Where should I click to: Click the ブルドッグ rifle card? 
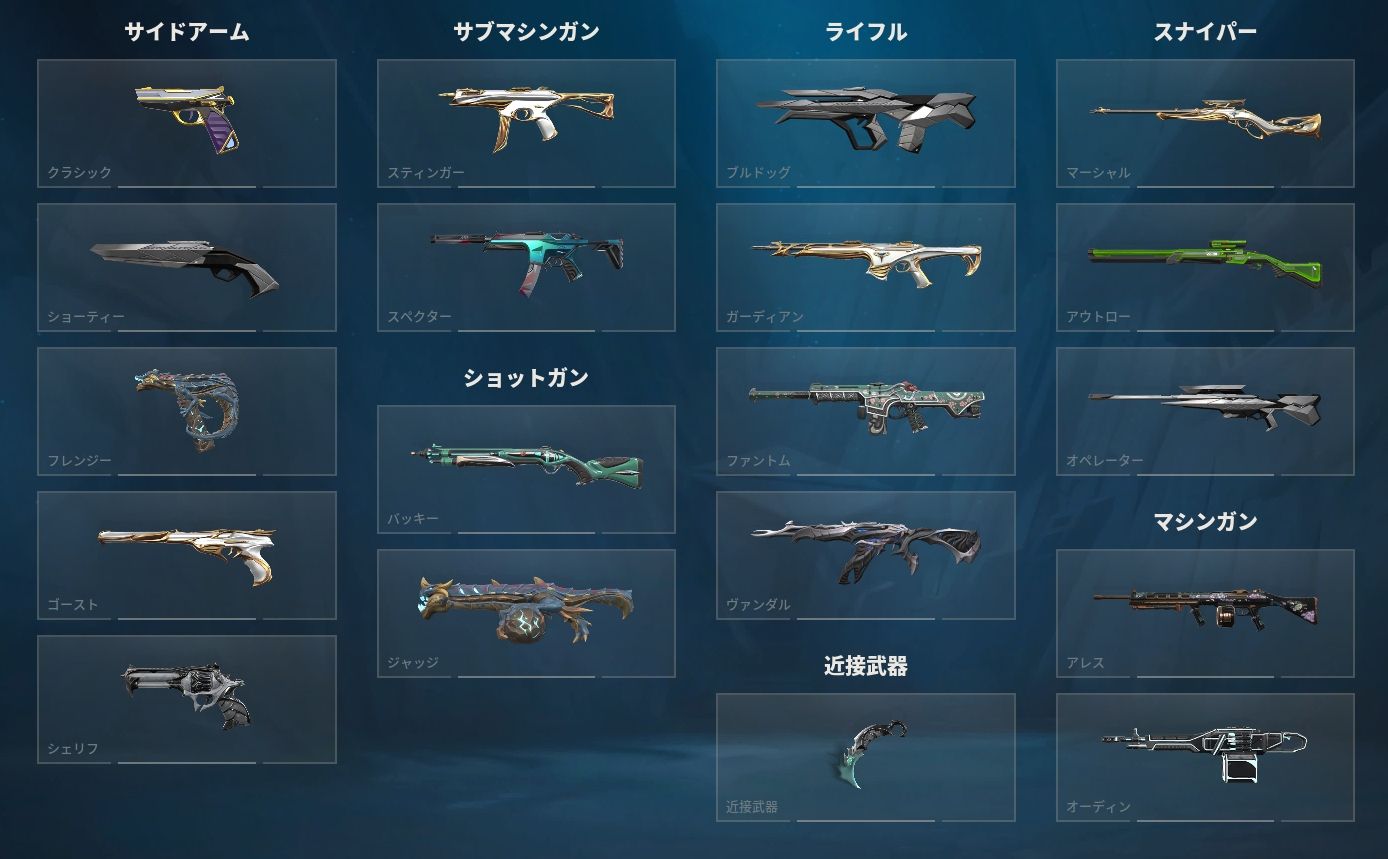(866, 123)
